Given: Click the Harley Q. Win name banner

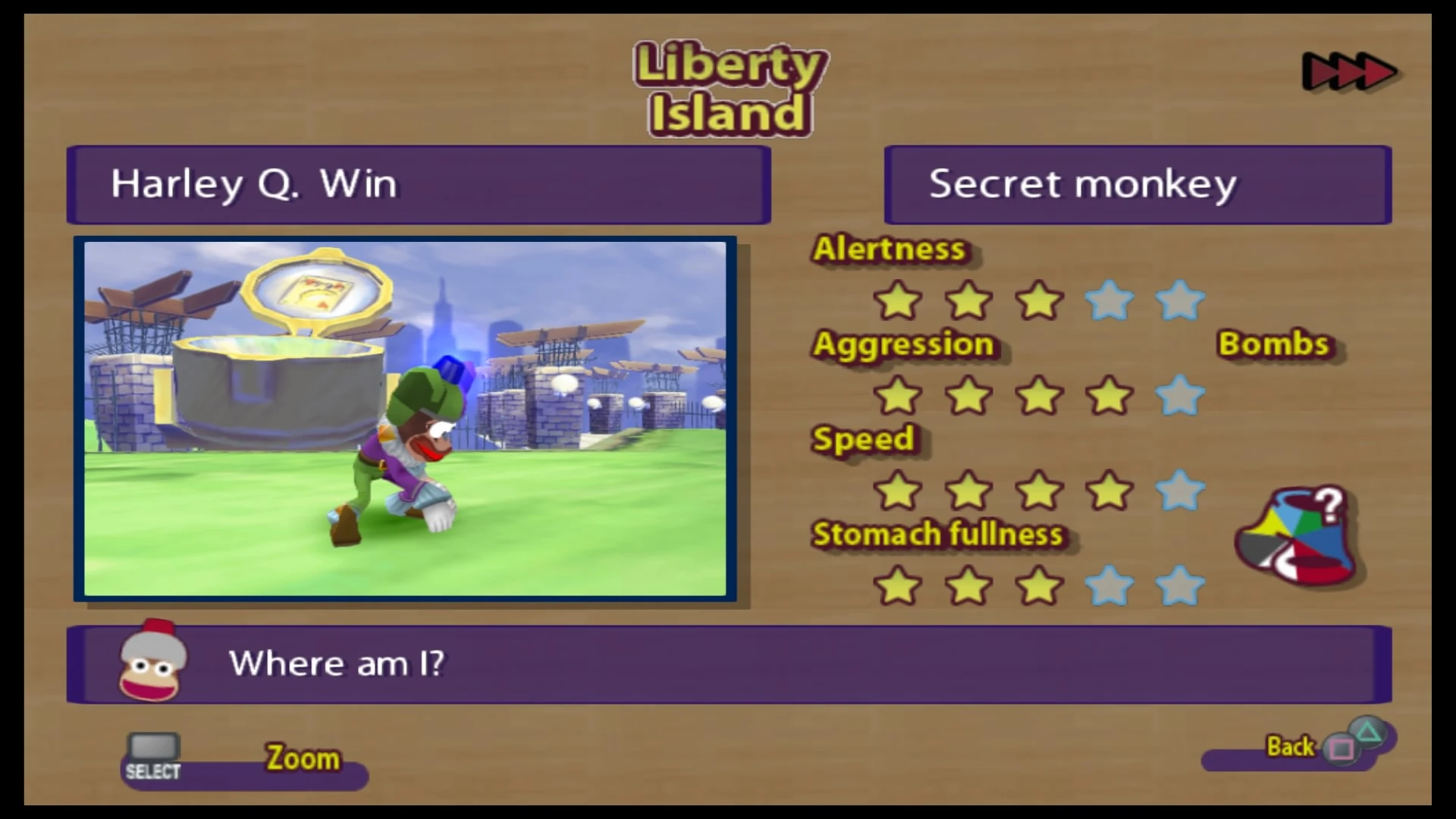Looking at the screenshot, I should 419,184.
